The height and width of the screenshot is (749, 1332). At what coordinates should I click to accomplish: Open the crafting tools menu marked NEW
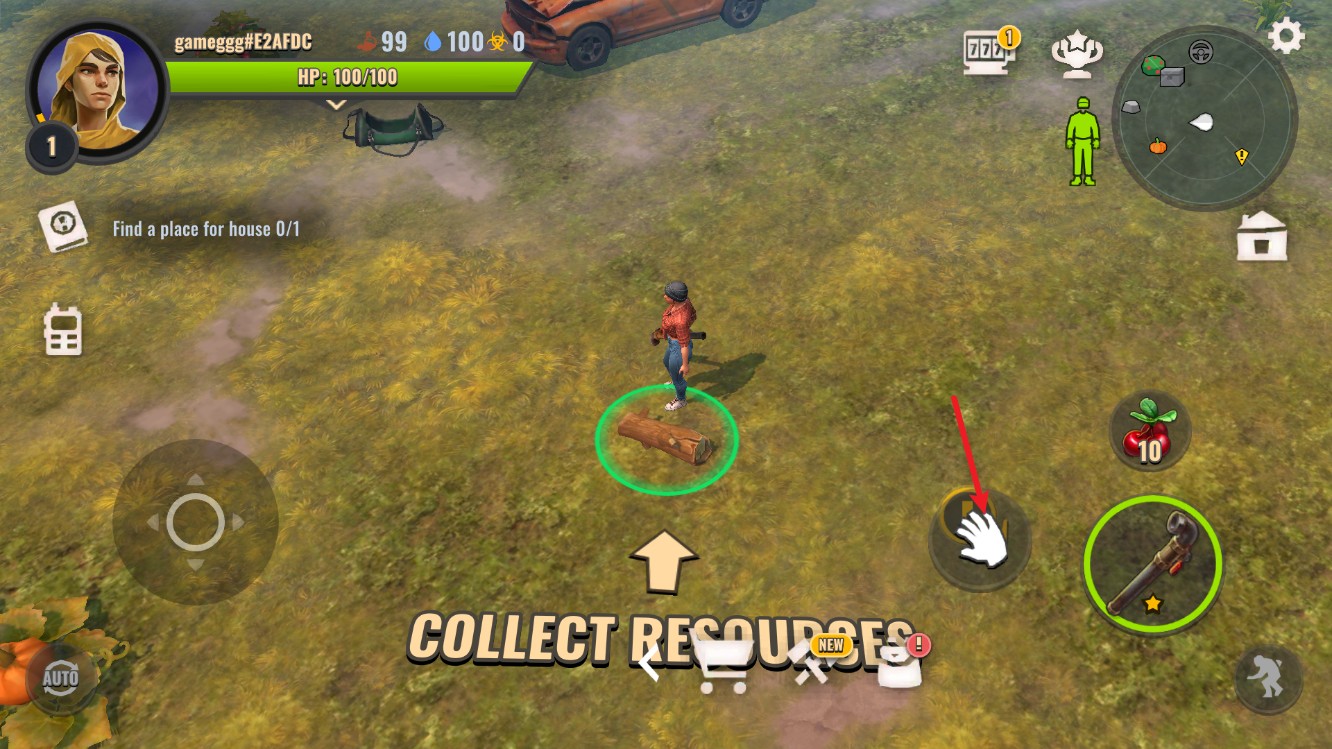(x=812, y=664)
